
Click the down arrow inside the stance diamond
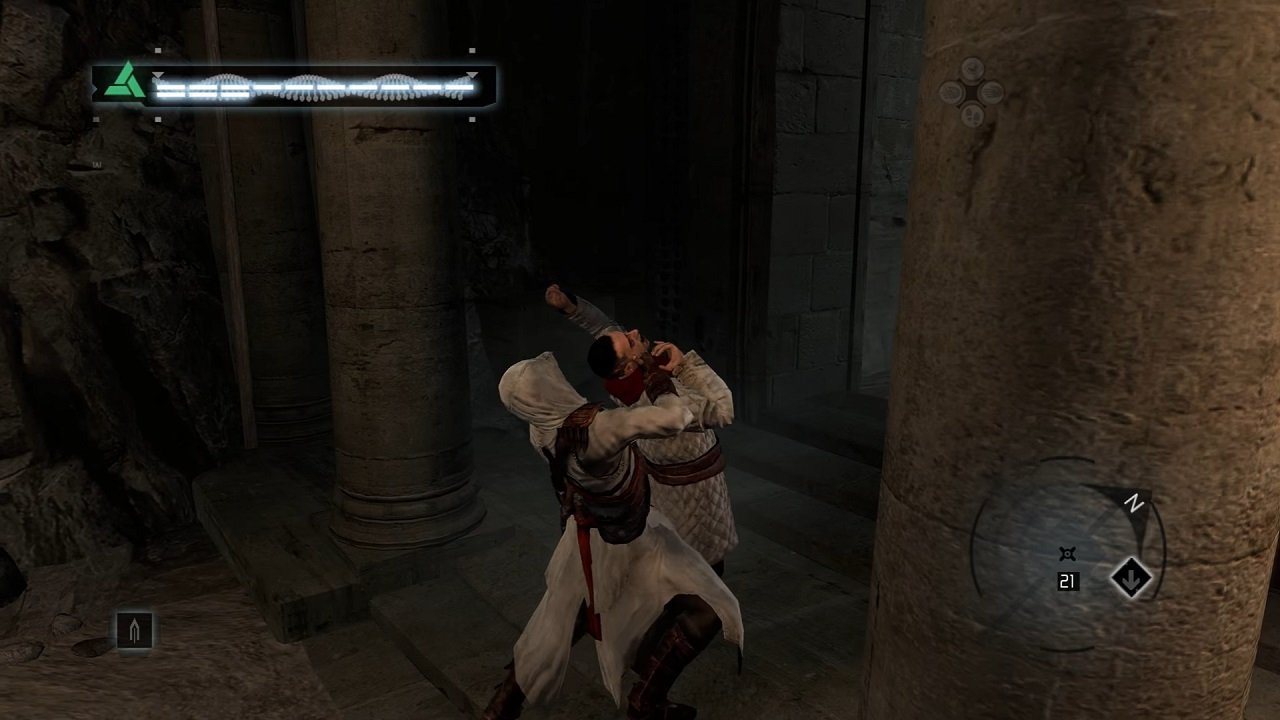tap(1130, 578)
